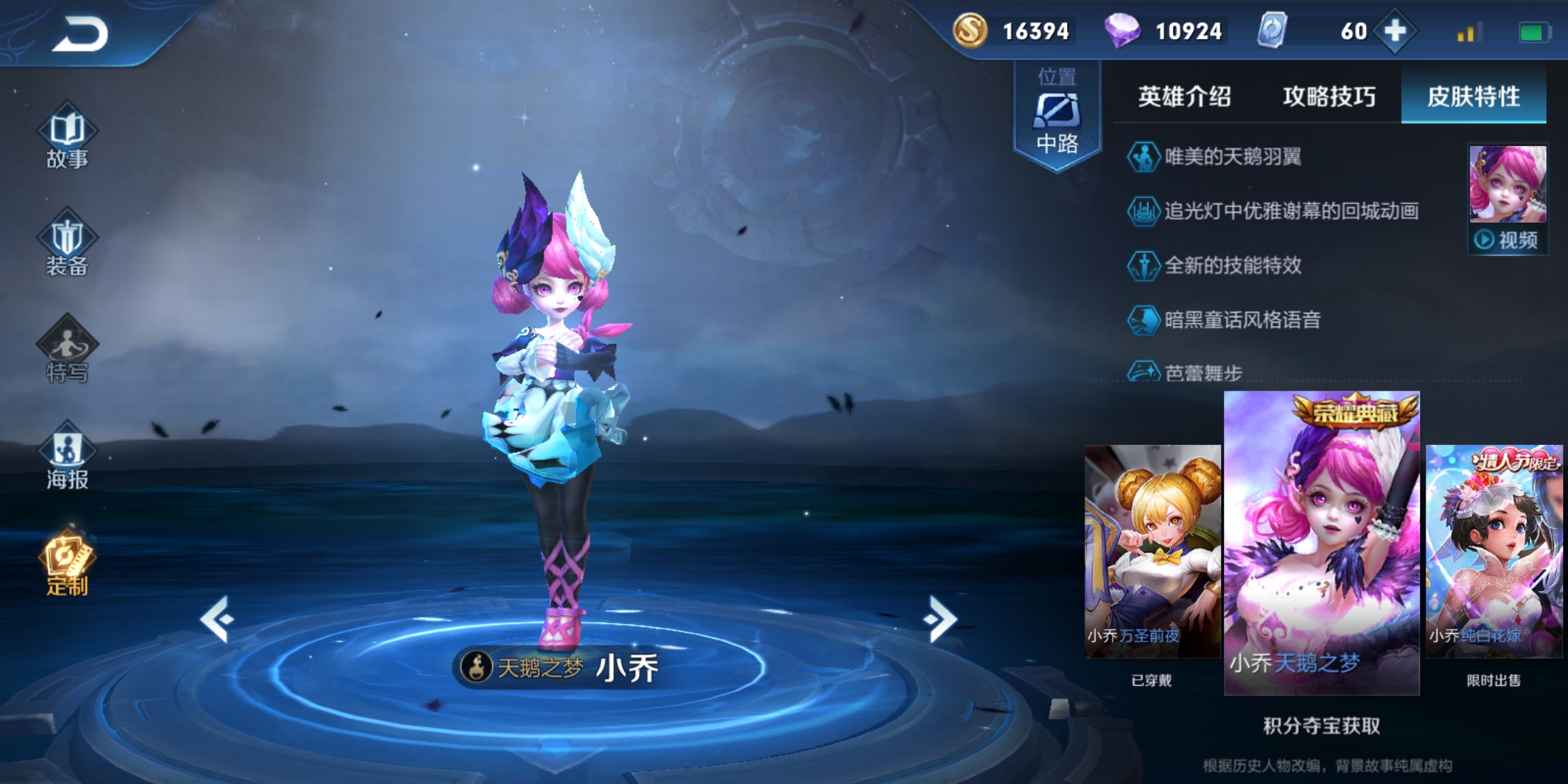Show the next hero with right arrow
This screenshot has width=1568, height=784.
click(x=940, y=619)
